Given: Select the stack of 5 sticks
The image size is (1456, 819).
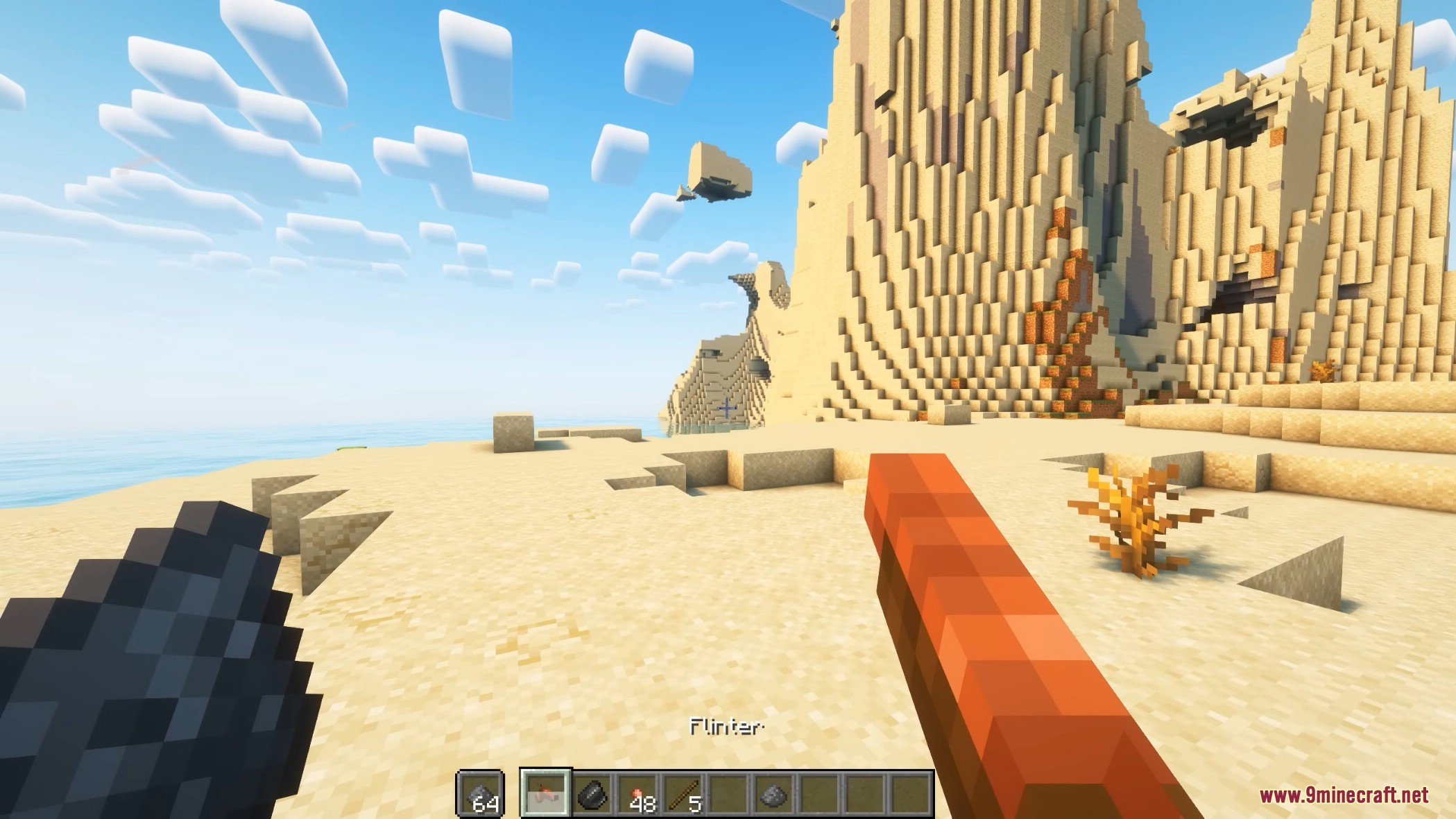Looking at the screenshot, I should 684,793.
